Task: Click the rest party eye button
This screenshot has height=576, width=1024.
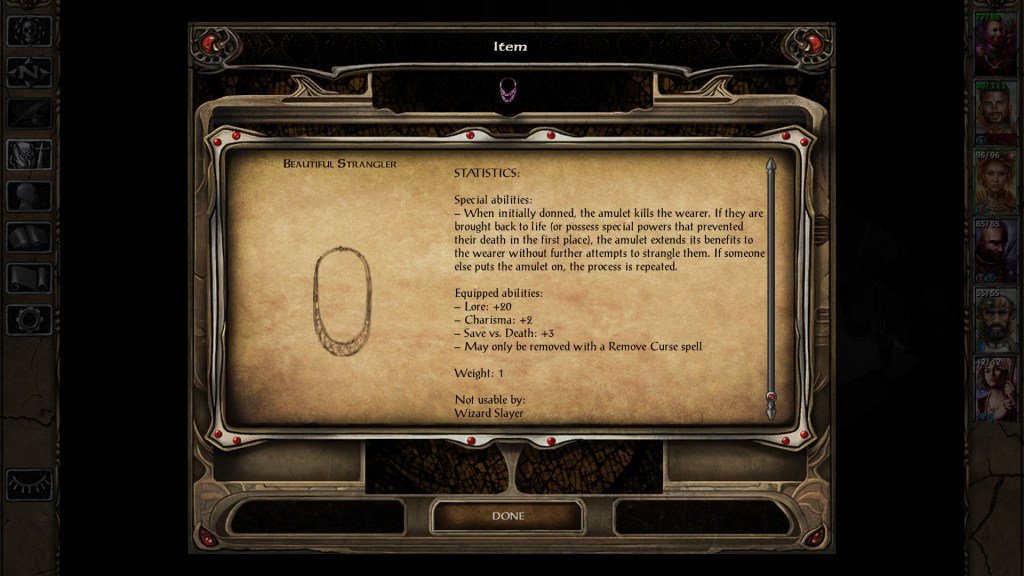Action: point(29,485)
